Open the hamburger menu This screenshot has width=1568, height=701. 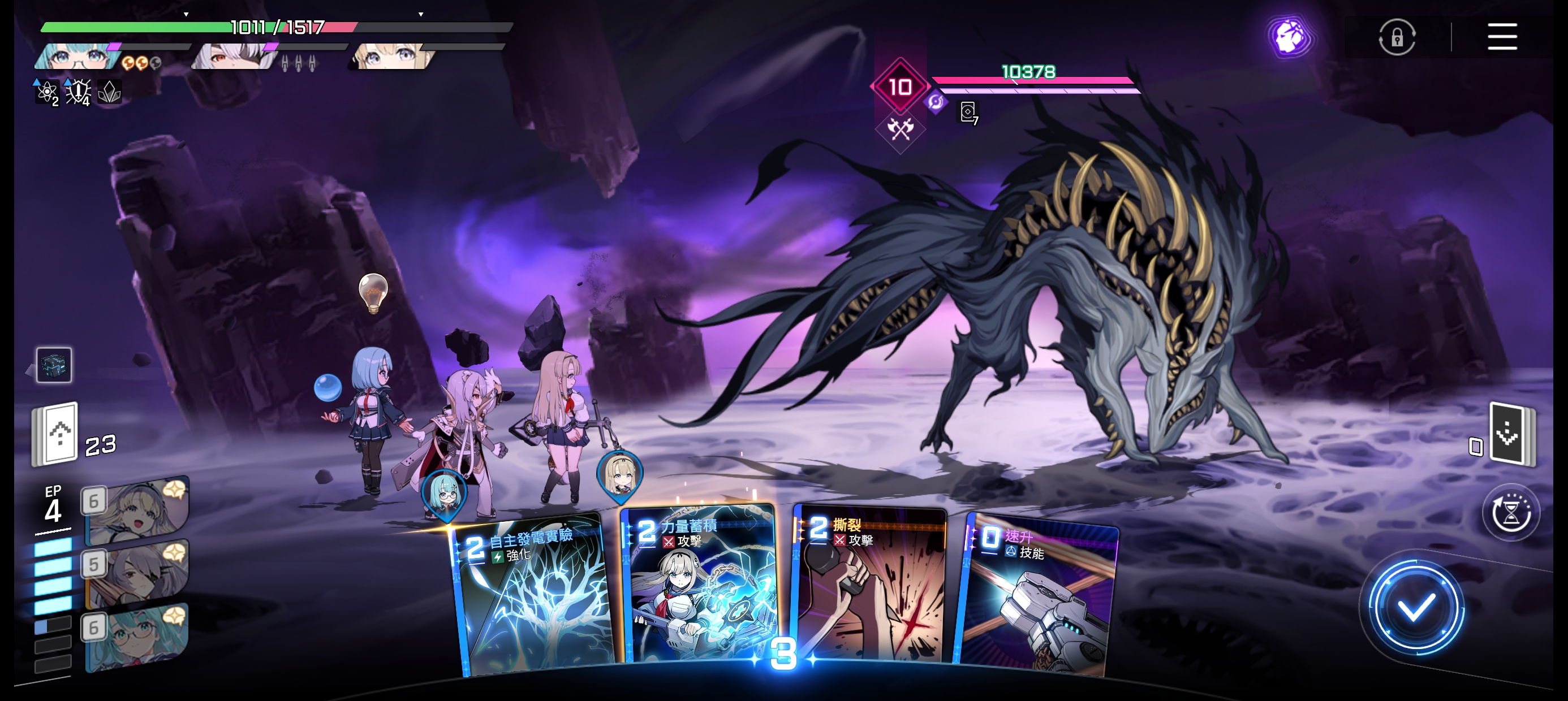[x=1502, y=37]
